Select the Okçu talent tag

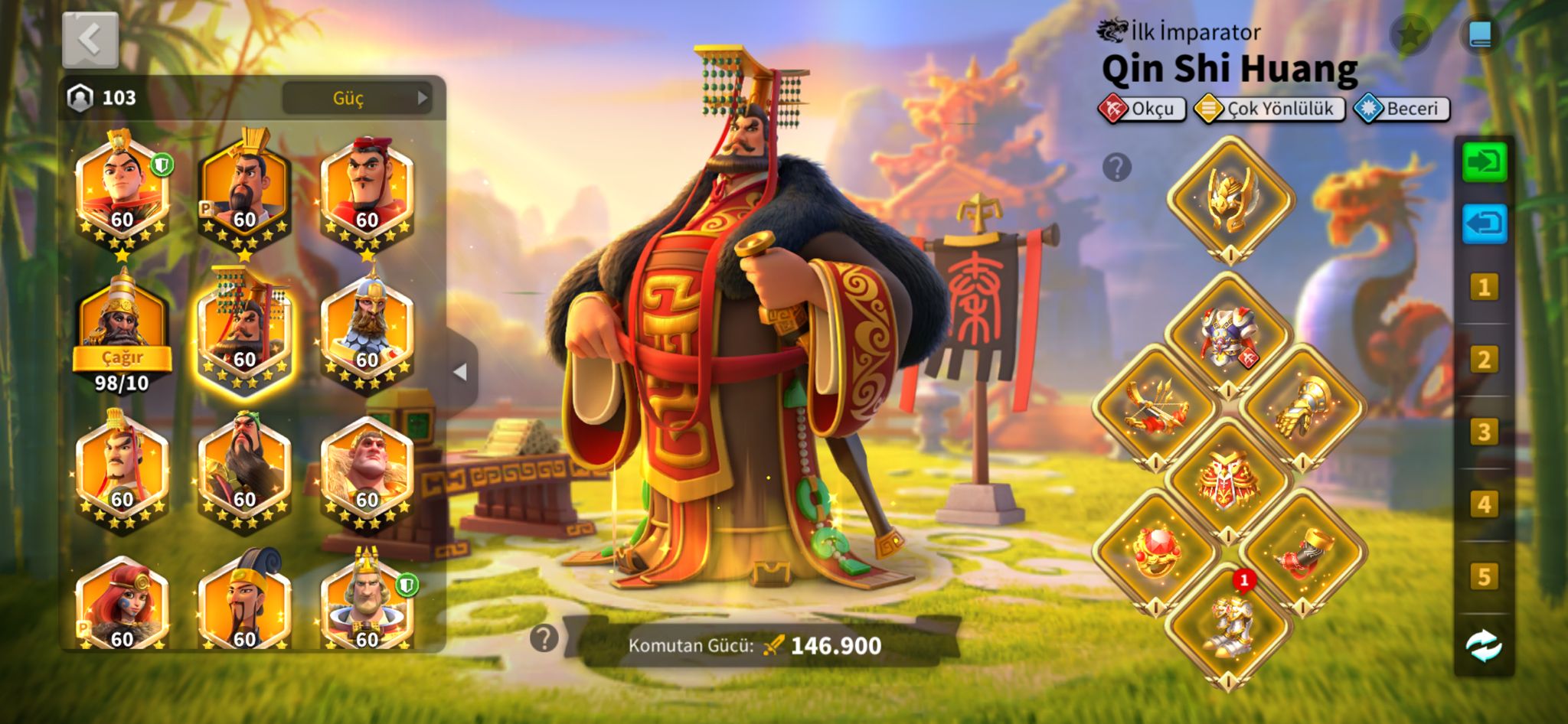(x=1142, y=109)
